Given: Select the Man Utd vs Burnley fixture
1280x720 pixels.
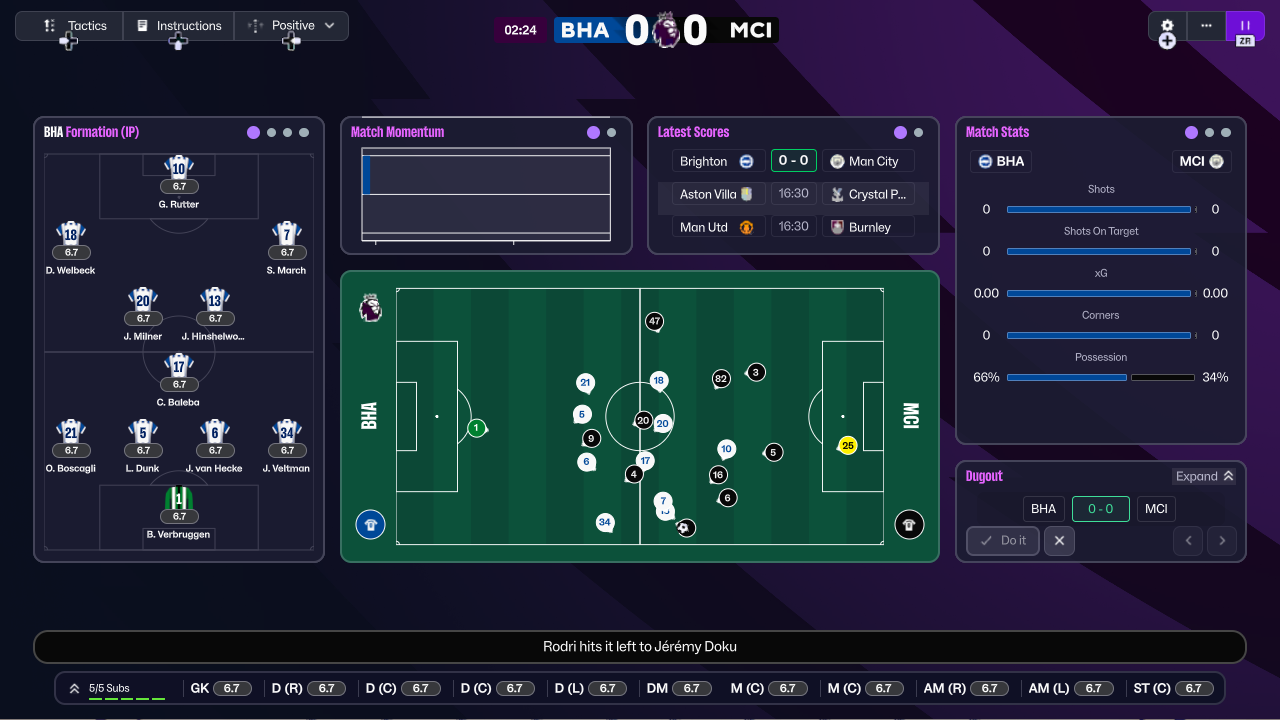Looking at the screenshot, I should point(793,226).
